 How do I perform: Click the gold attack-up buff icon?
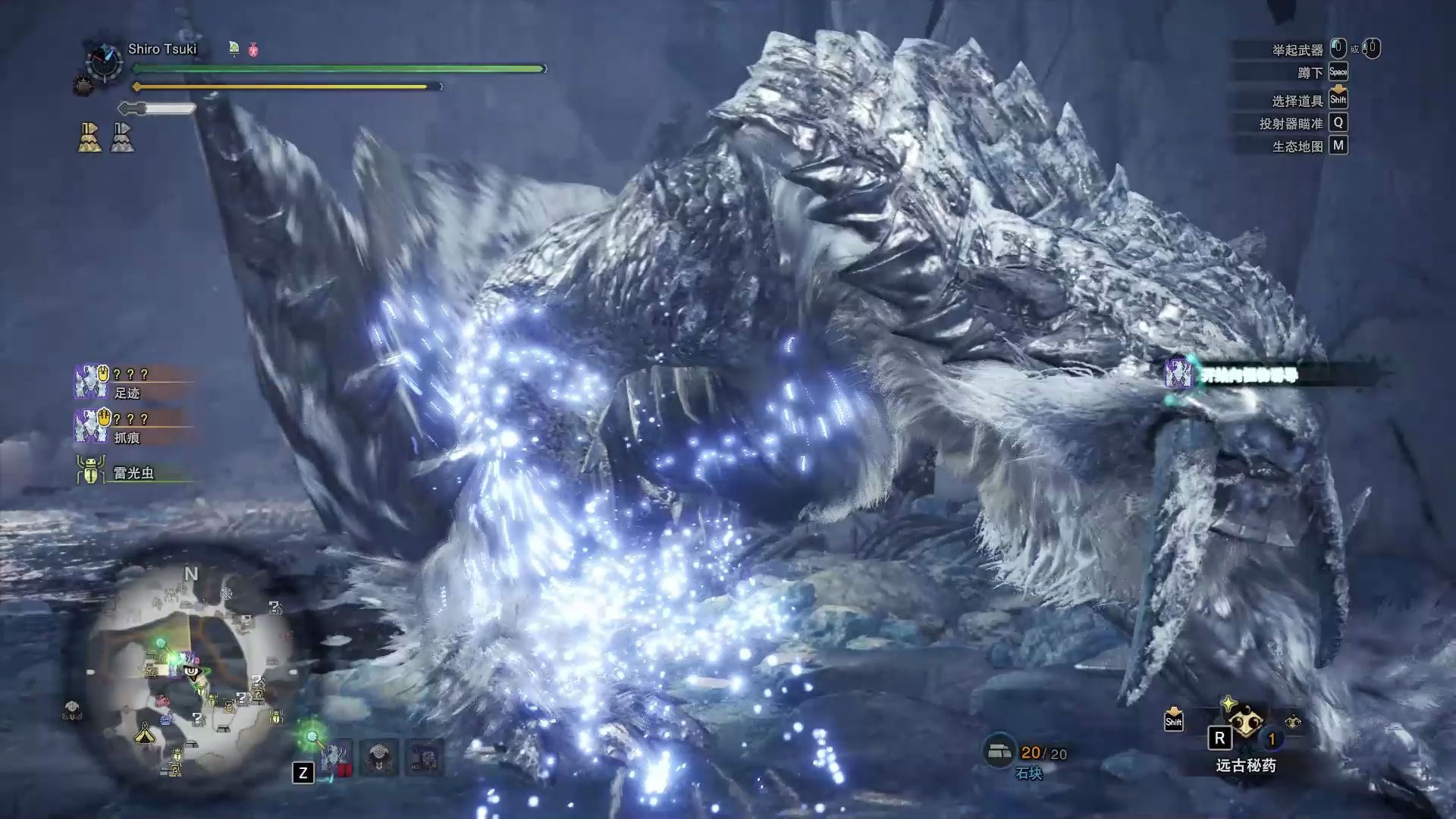90,138
